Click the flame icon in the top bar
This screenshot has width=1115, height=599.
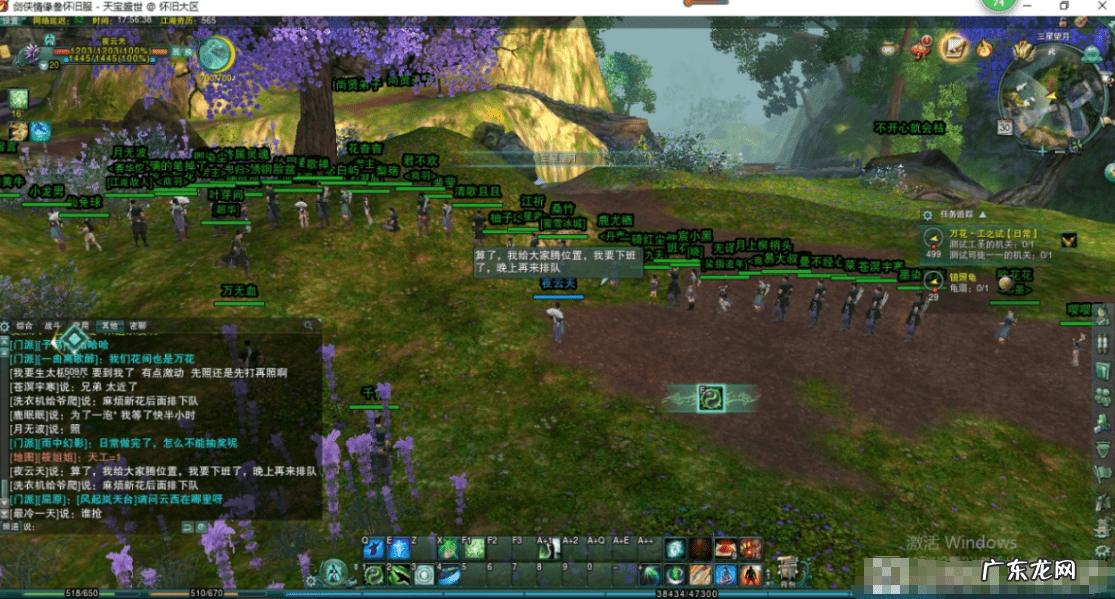985,47
